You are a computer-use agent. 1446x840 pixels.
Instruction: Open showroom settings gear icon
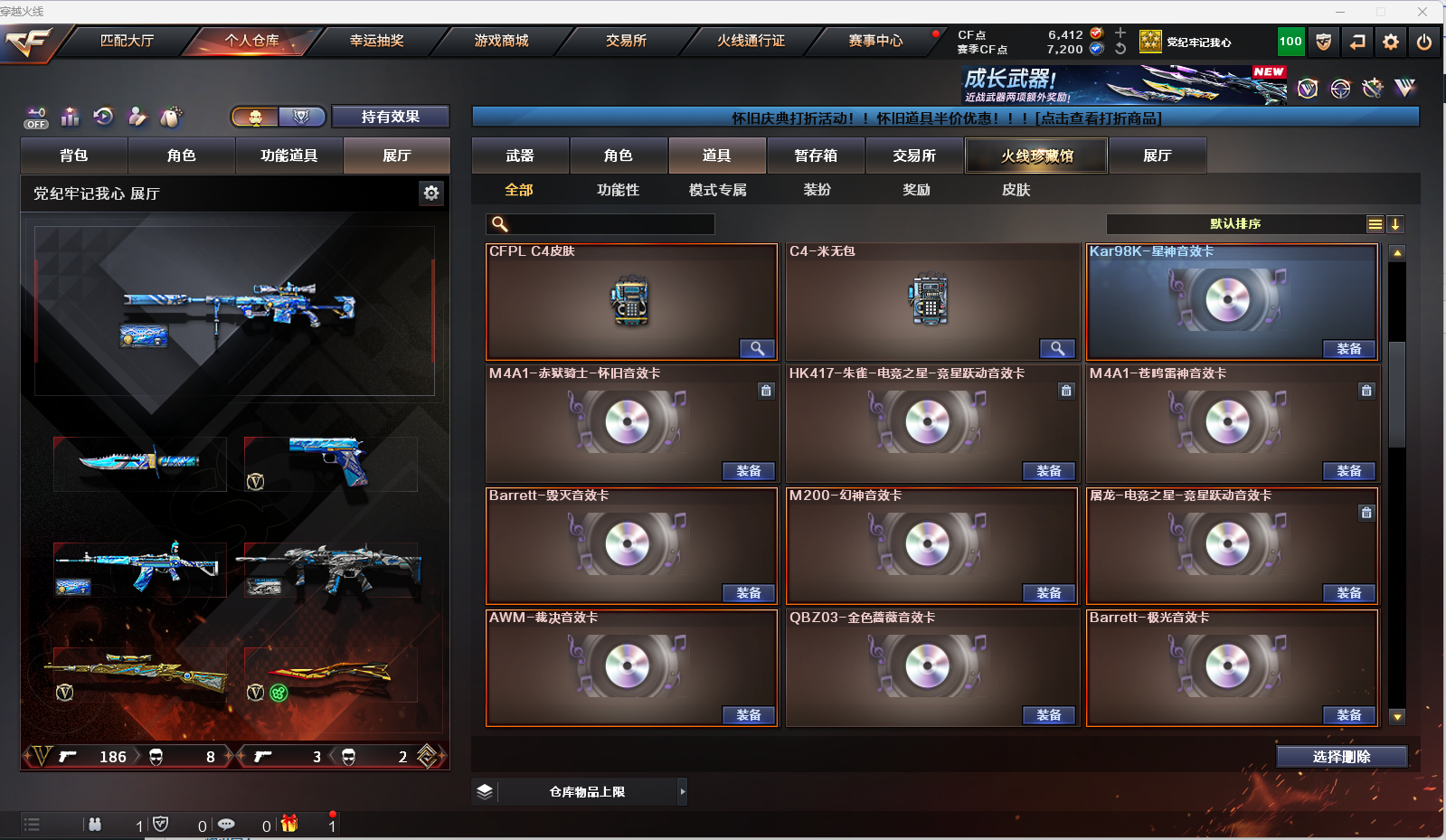[x=431, y=193]
